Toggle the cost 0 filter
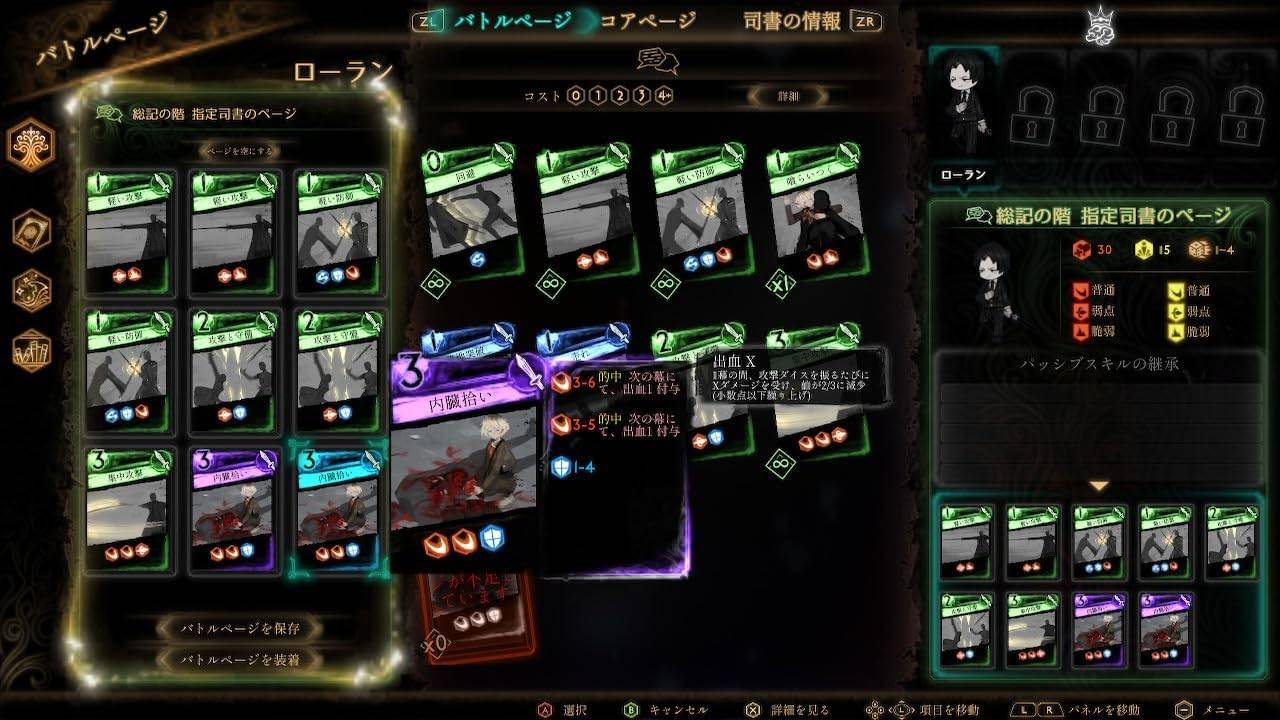1280x720 pixels. 575,95
